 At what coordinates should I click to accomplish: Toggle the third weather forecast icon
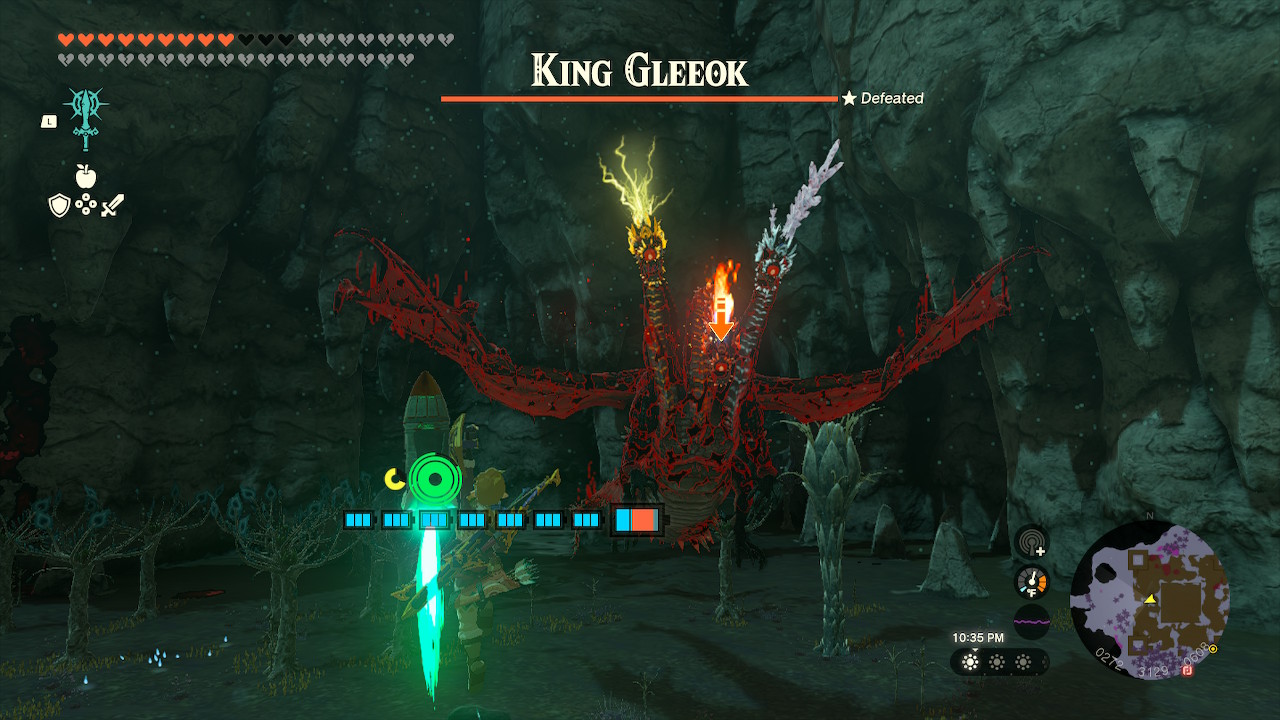(1023, 662)
